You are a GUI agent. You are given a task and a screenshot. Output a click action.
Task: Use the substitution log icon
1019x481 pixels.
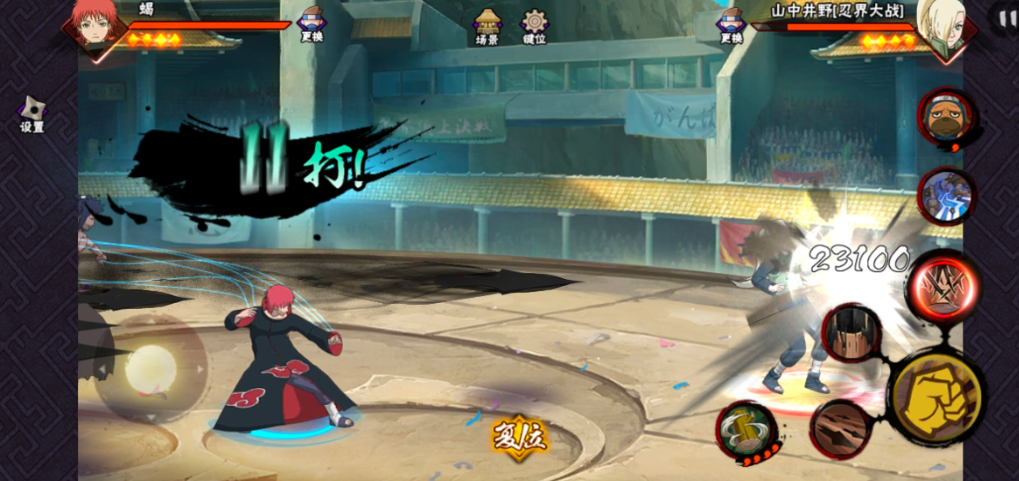(747, 431)
